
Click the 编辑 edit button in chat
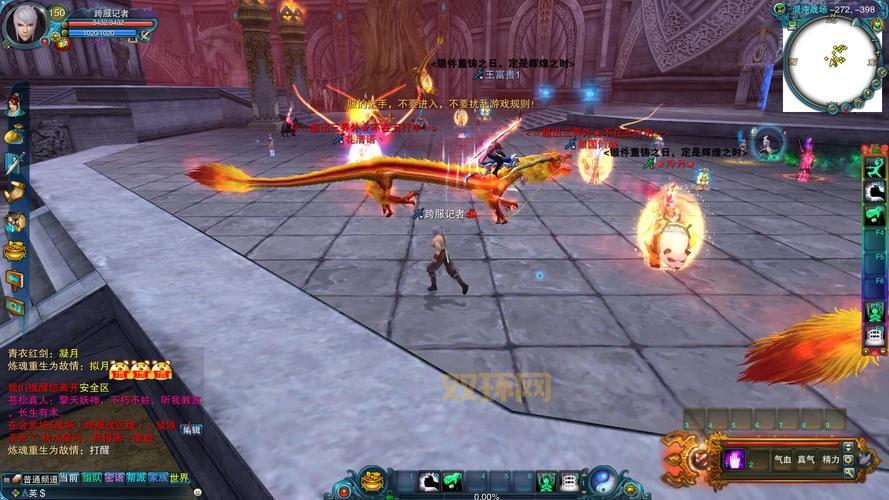(x=191, y=429)
